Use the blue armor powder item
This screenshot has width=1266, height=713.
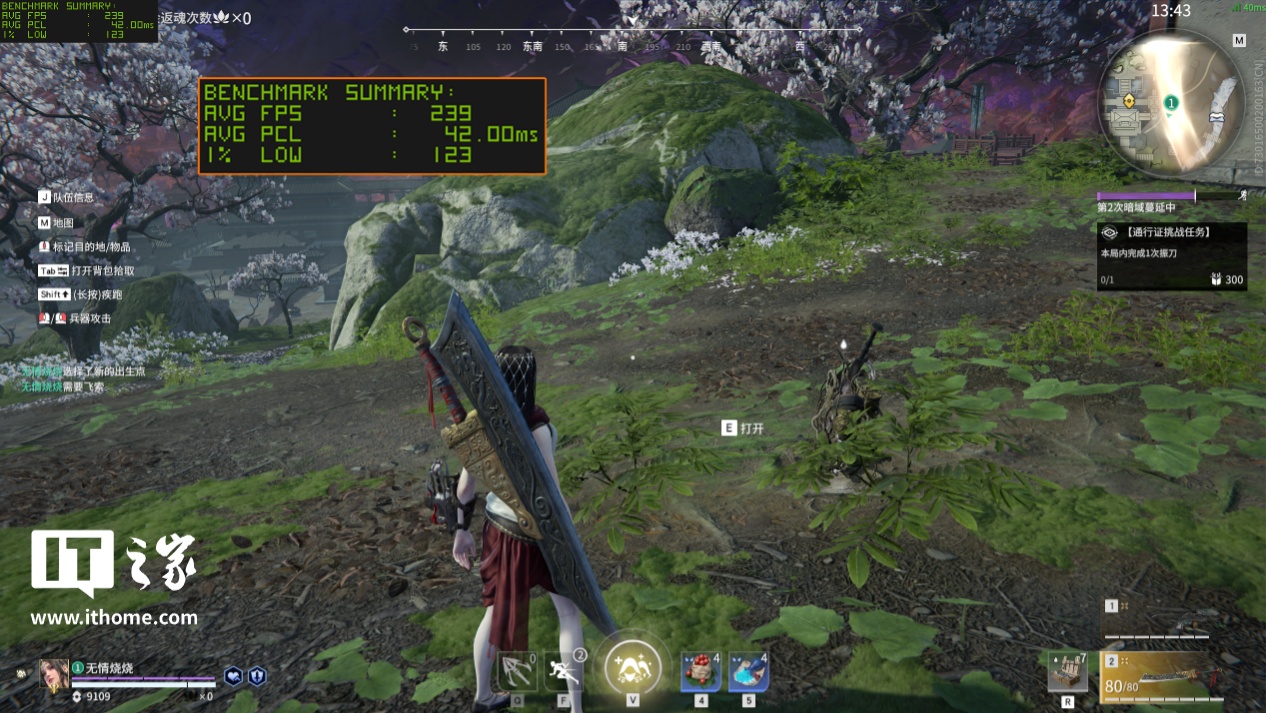pos(748,671)
